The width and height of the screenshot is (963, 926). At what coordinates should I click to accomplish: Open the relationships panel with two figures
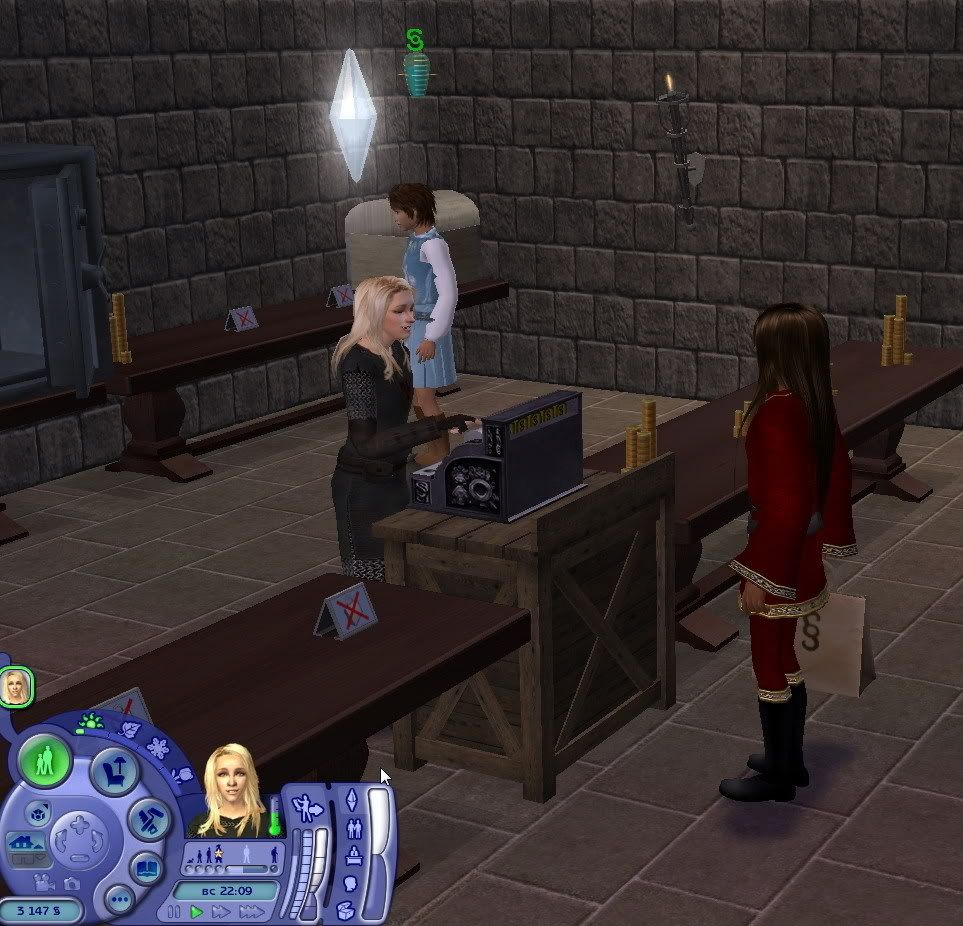coord(352,828)
